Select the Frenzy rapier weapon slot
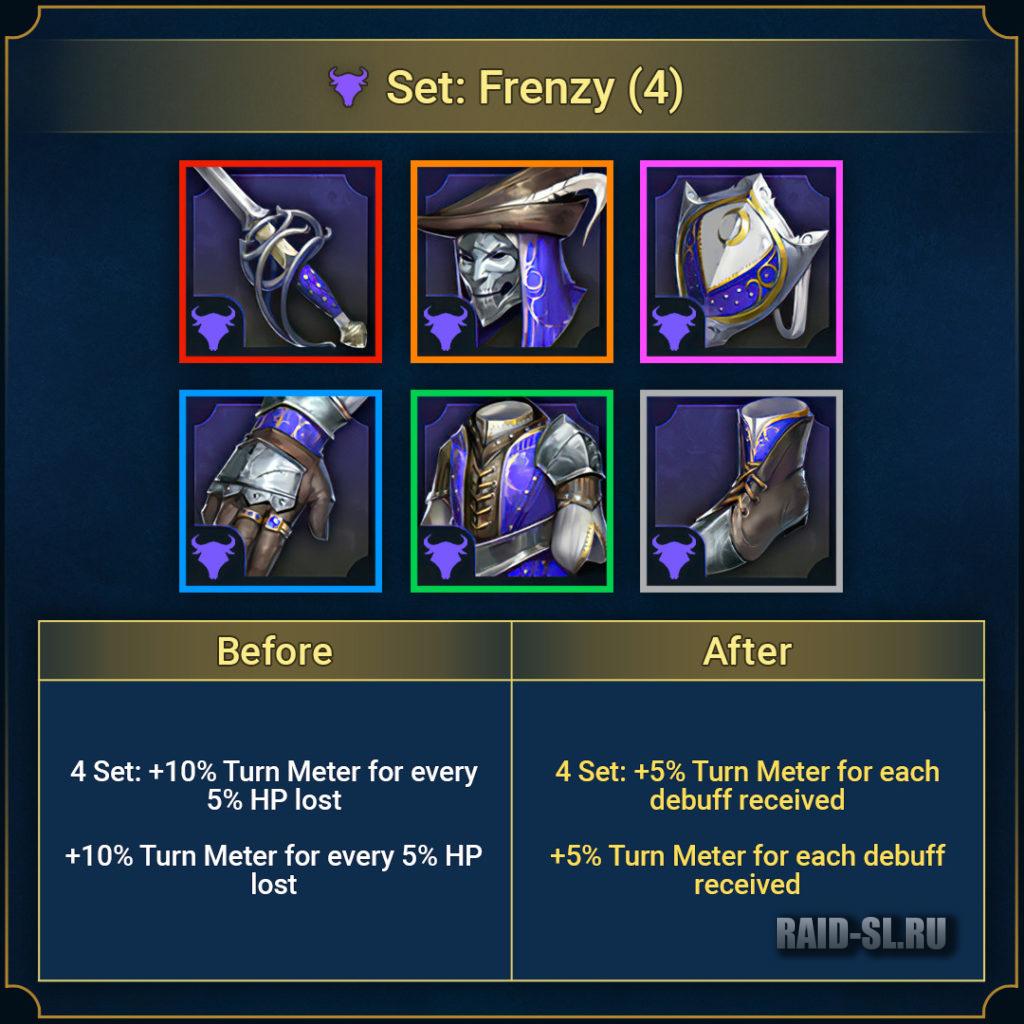The width and height of the screenshot is (1024, 1024). click(x=281, y=262)
